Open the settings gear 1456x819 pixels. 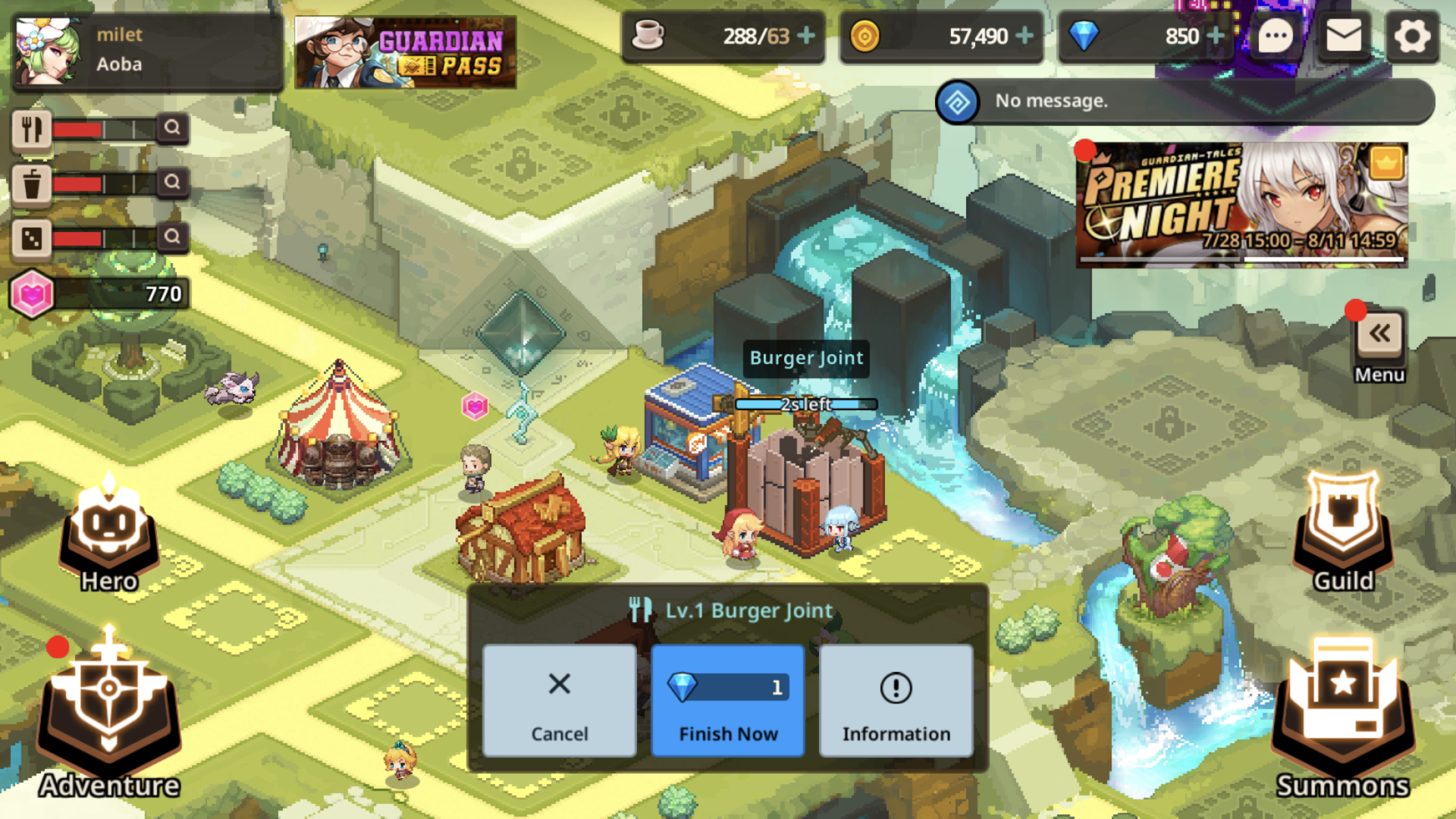(1412, 36)
